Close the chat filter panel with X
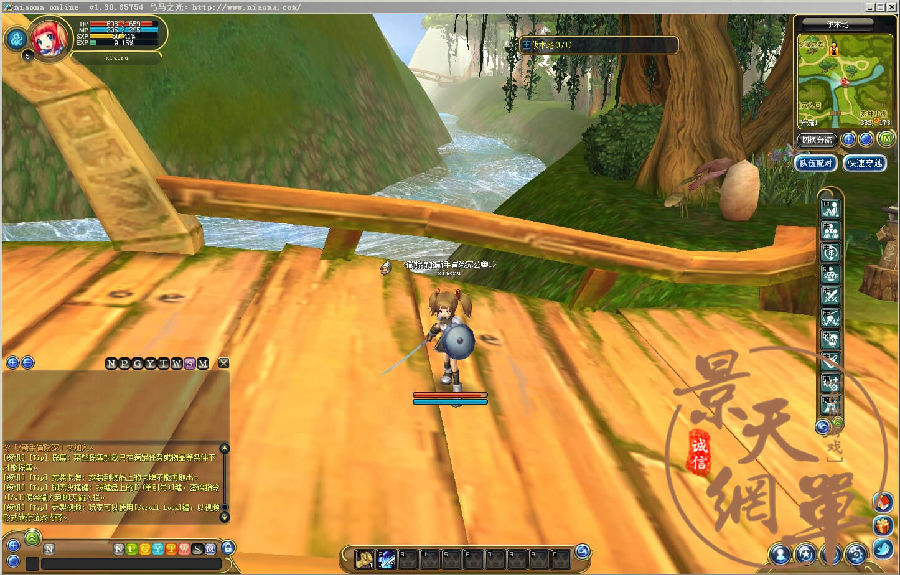This screenshot has width=900, height=575. click(x=224, y=362)
